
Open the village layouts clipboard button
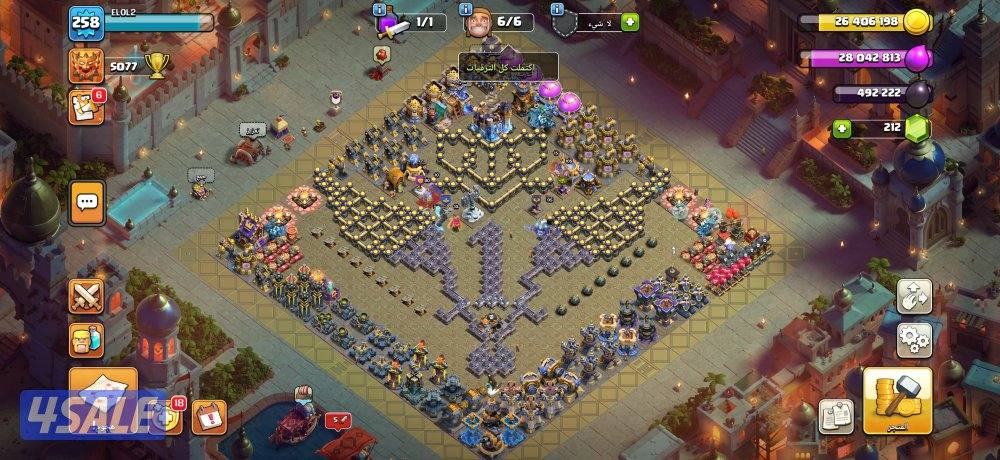(x=835, y=416)
